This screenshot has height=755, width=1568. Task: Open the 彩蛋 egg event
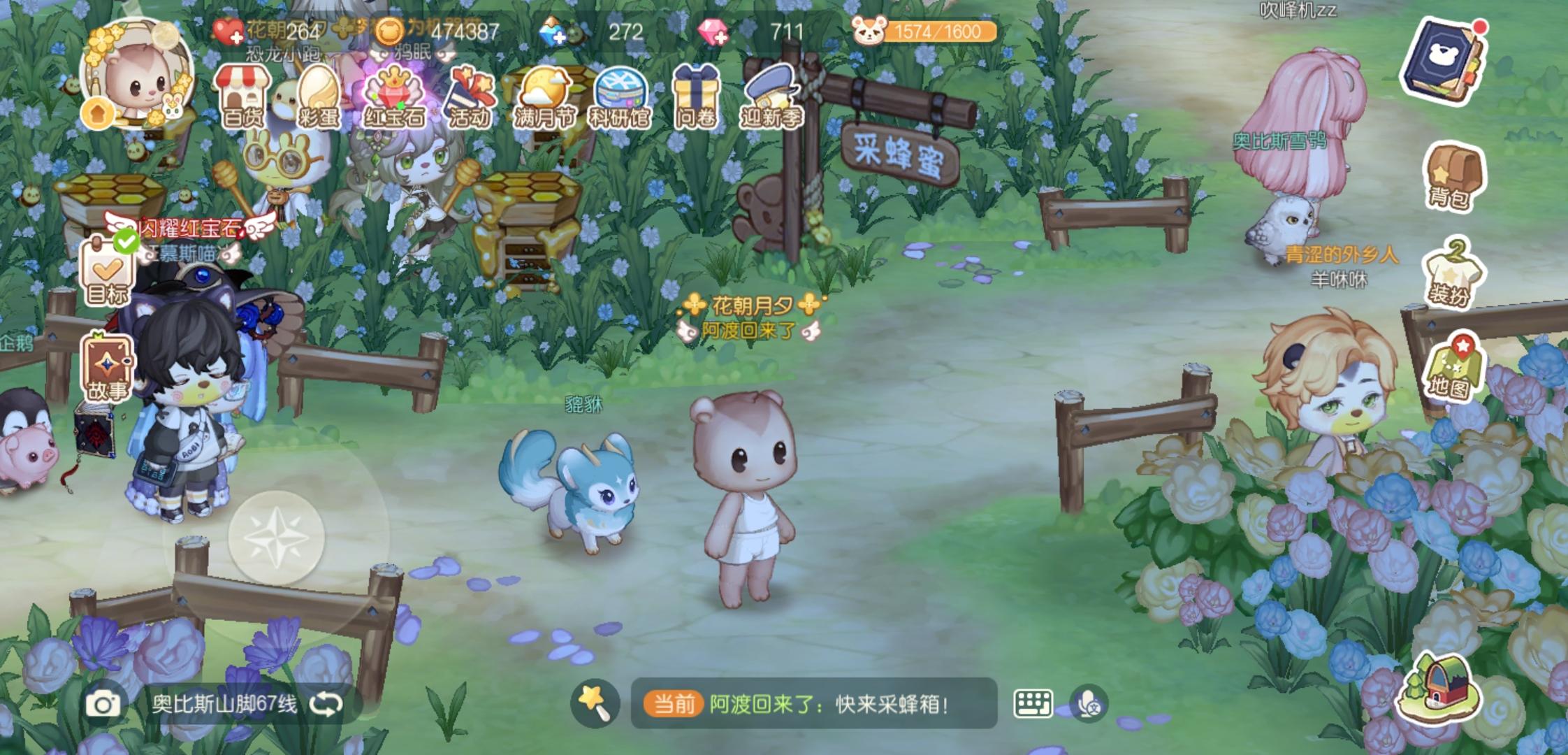point(319,94)
